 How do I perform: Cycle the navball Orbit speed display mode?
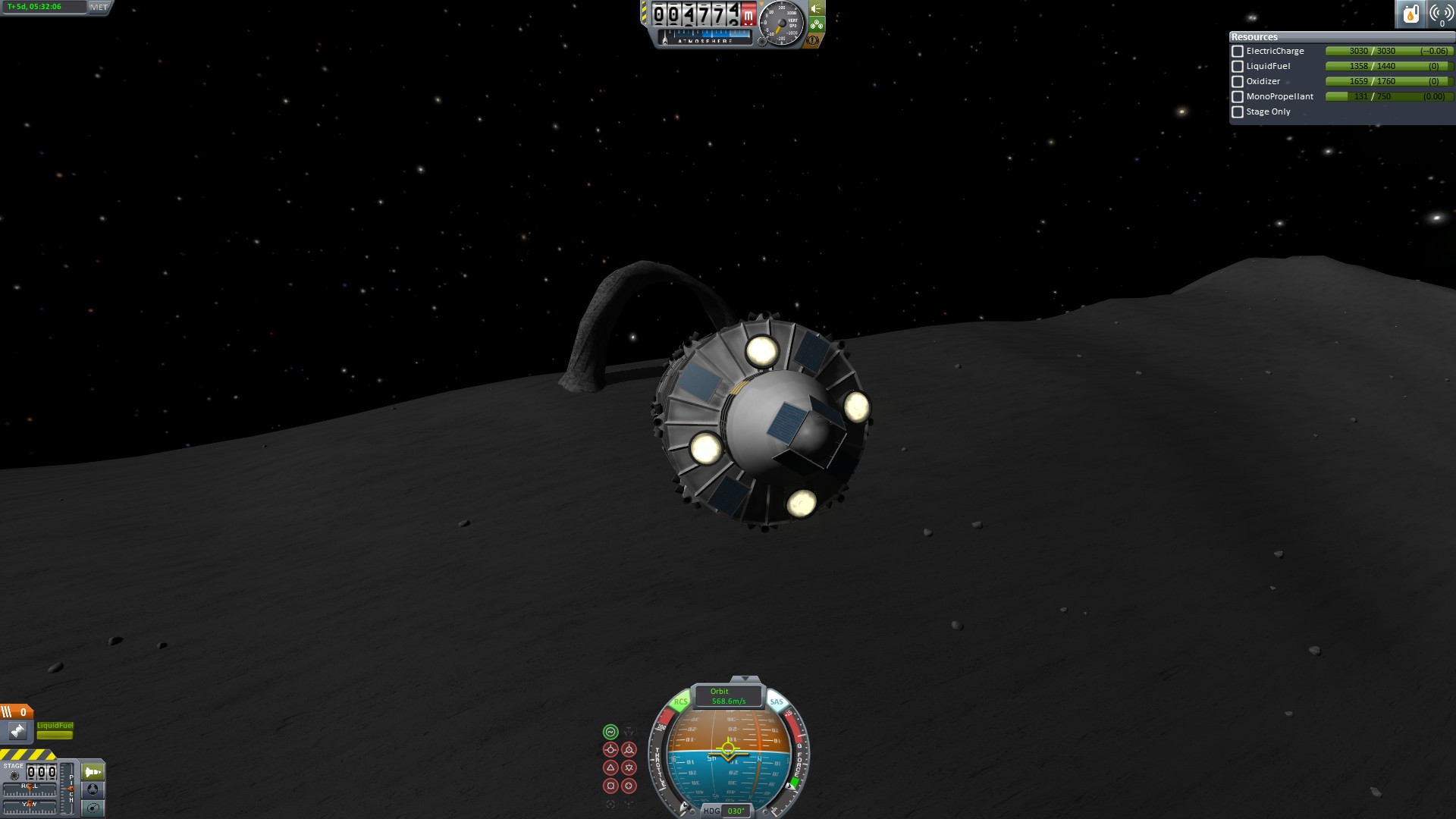[727, 696]
